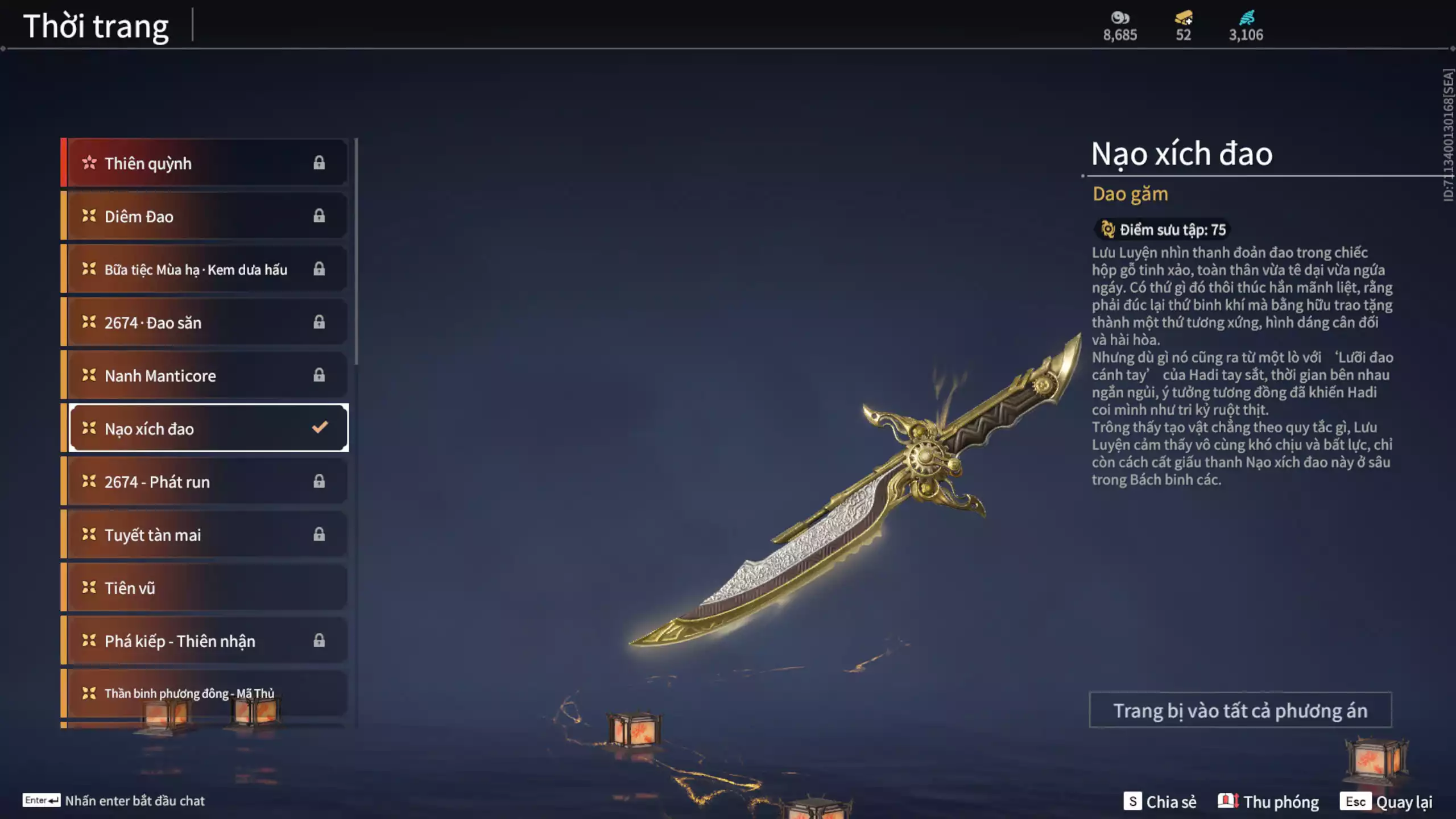Click the skin list scrollbar

357,251
